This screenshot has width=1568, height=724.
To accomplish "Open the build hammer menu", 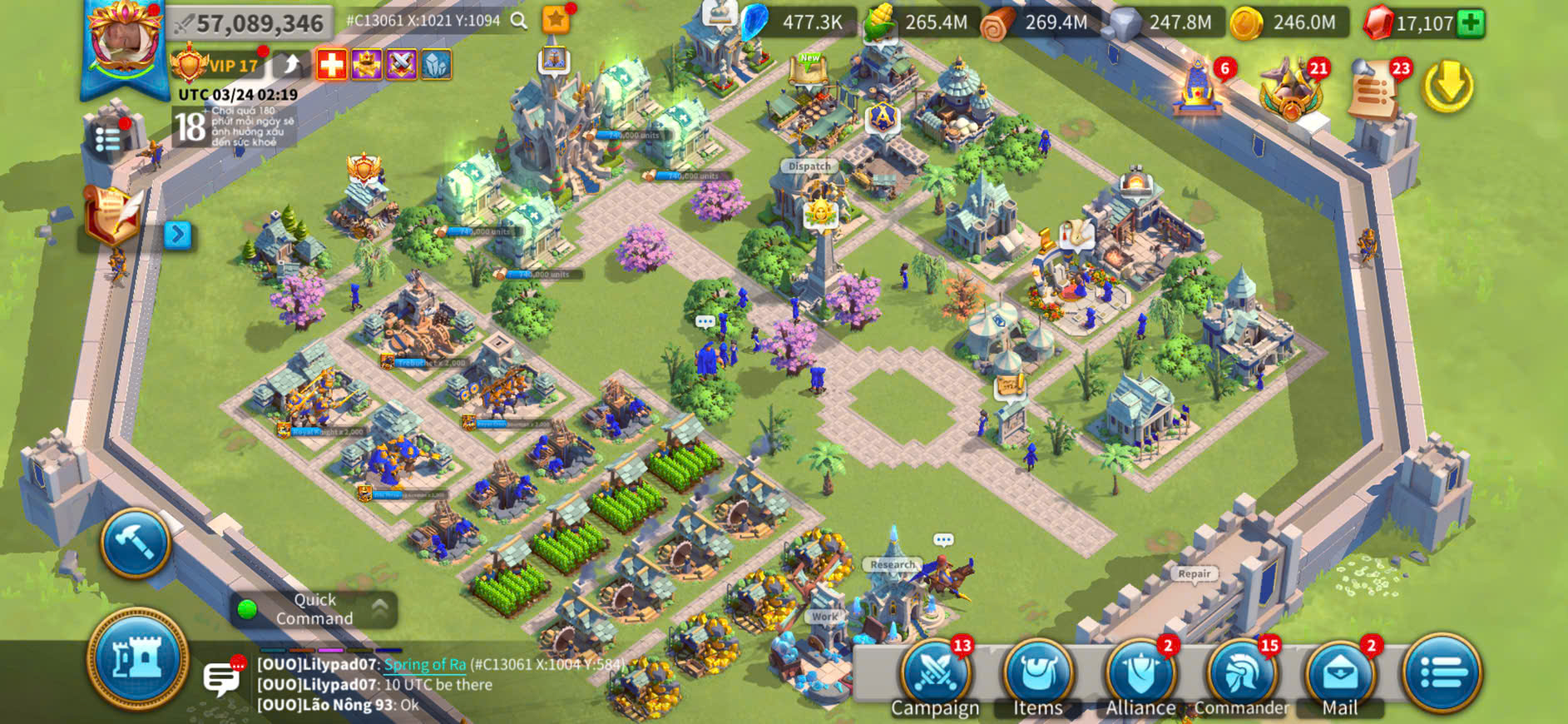I will coord(136,543).
